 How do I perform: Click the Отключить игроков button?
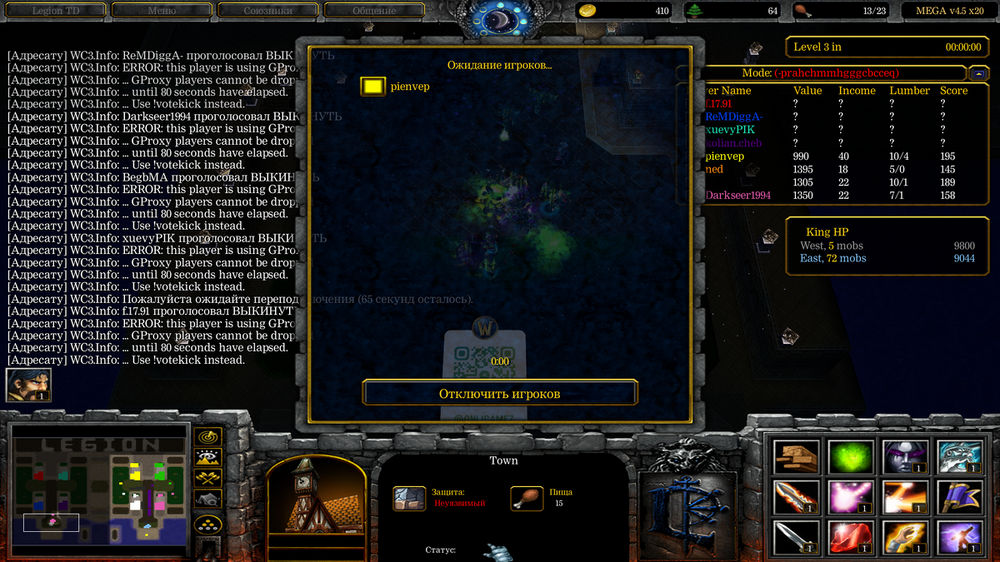coord(499,393)
